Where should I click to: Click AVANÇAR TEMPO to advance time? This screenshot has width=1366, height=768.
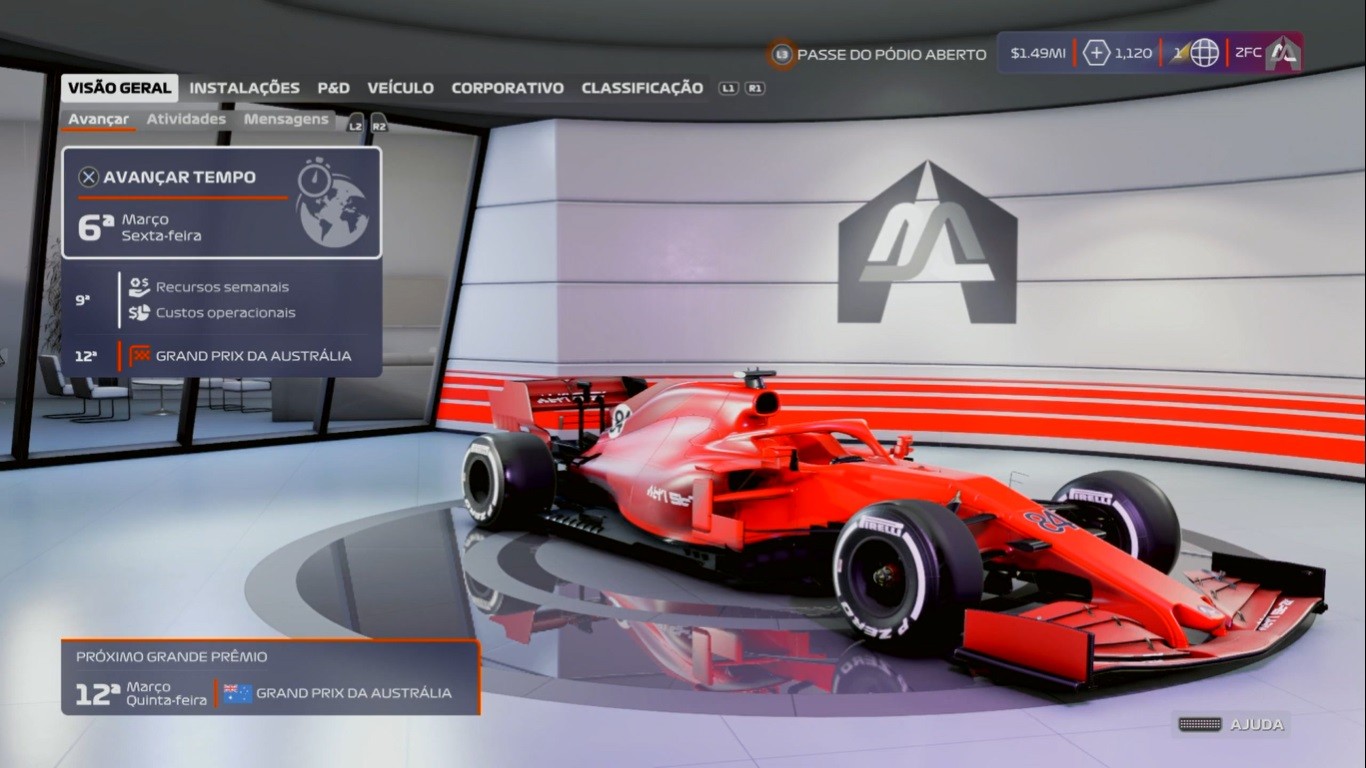tap(180, 177)
